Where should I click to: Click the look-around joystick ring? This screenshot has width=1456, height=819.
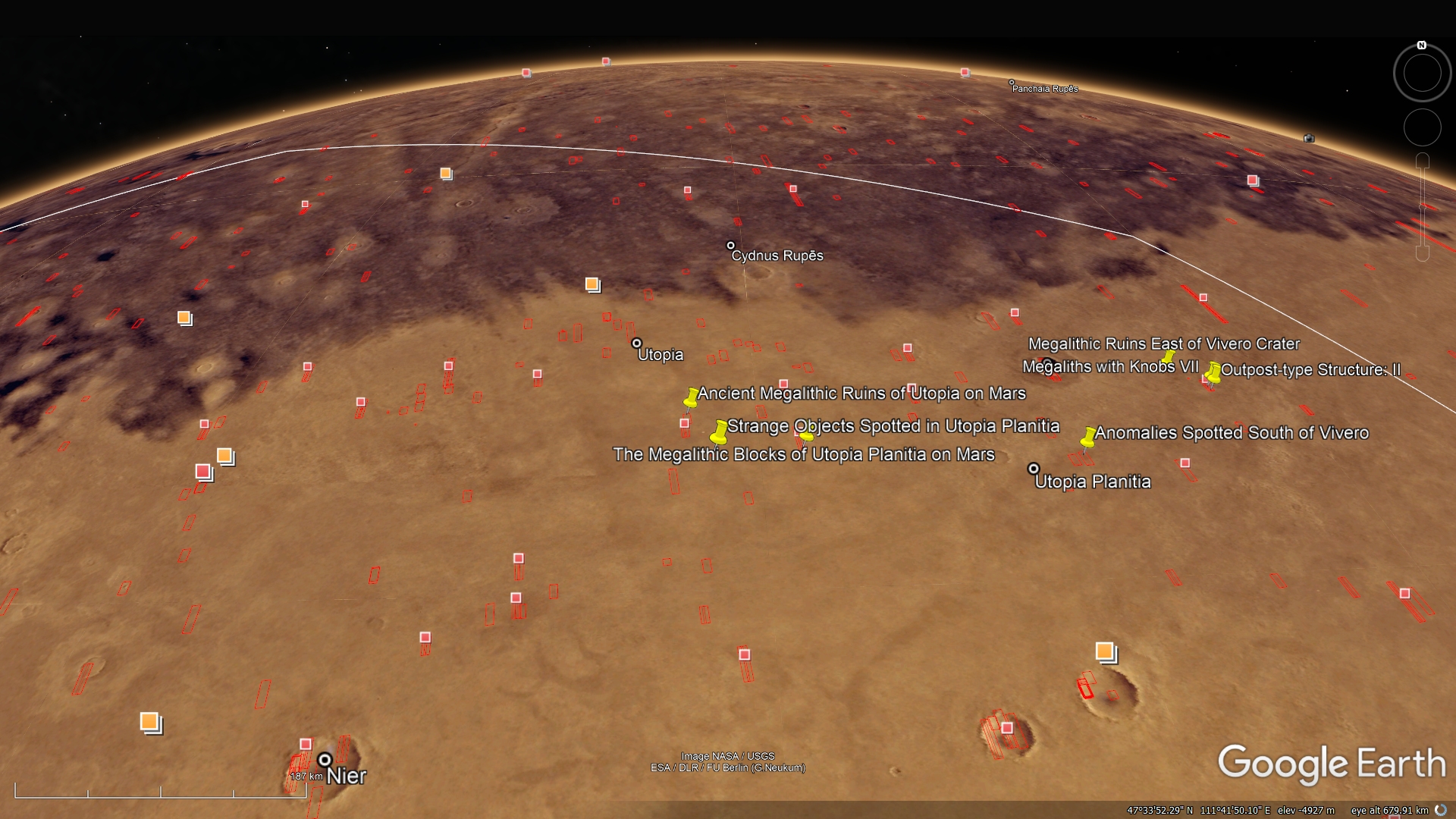coord(1422,74)
